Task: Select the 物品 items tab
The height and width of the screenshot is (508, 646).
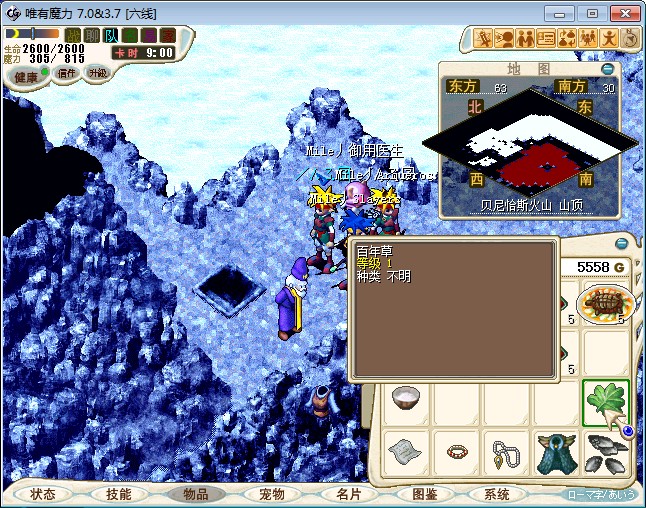Action: click(x=196, y=494)
